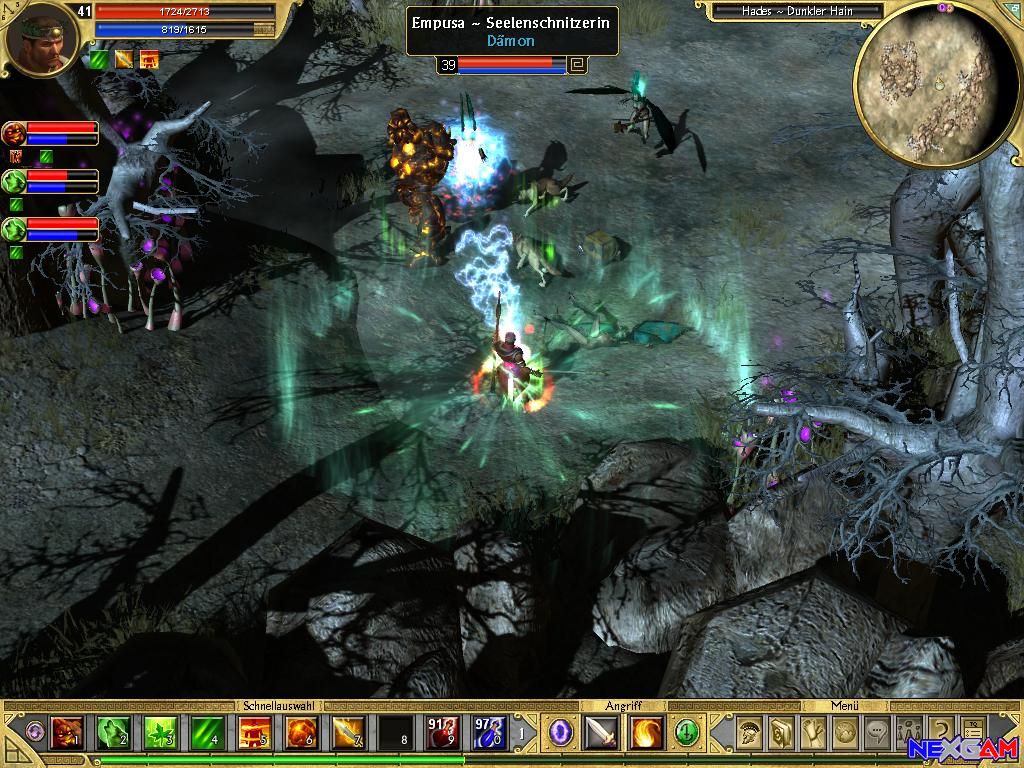This screenshot has width=1024, height=768.
Task: Open the purple portal stone
Action: [561, 733]
